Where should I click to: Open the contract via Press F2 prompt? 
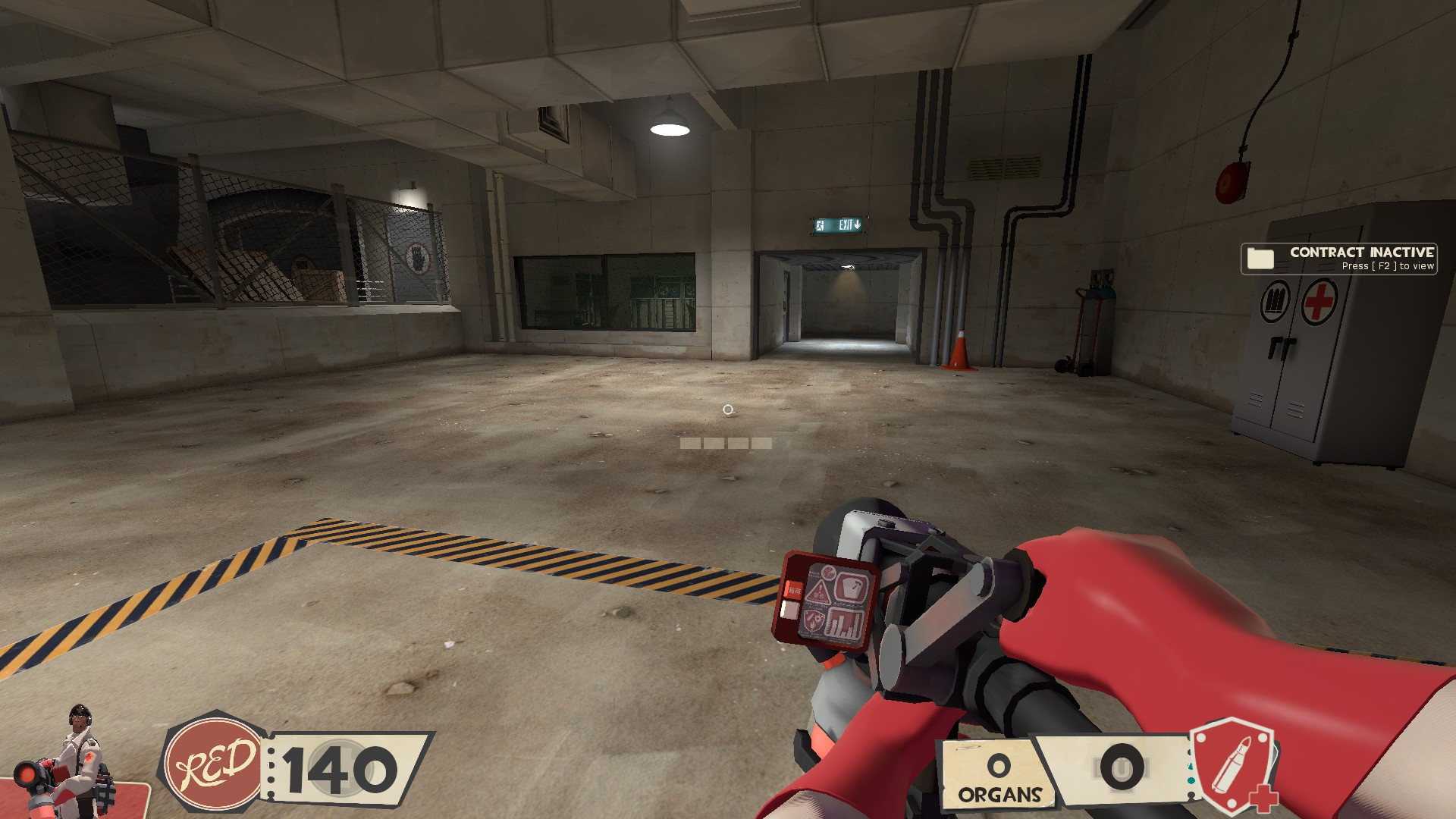[x=1386, y=266]
